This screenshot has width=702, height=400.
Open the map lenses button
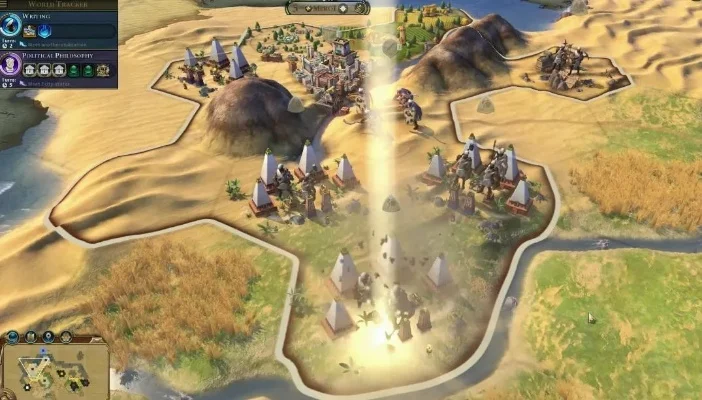30,337
